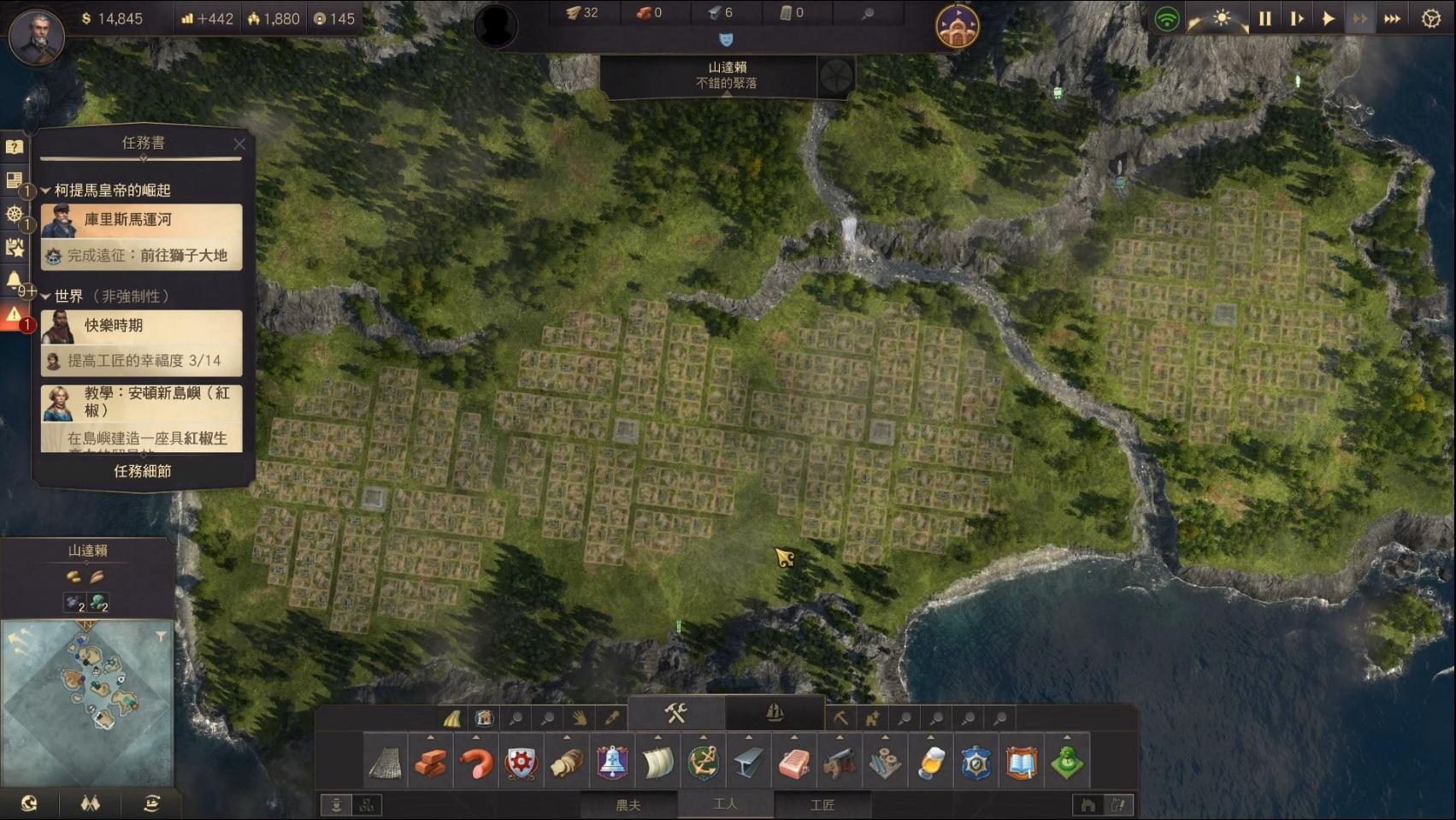
Task: Open the church bell building icon
Action: [611, 762]
